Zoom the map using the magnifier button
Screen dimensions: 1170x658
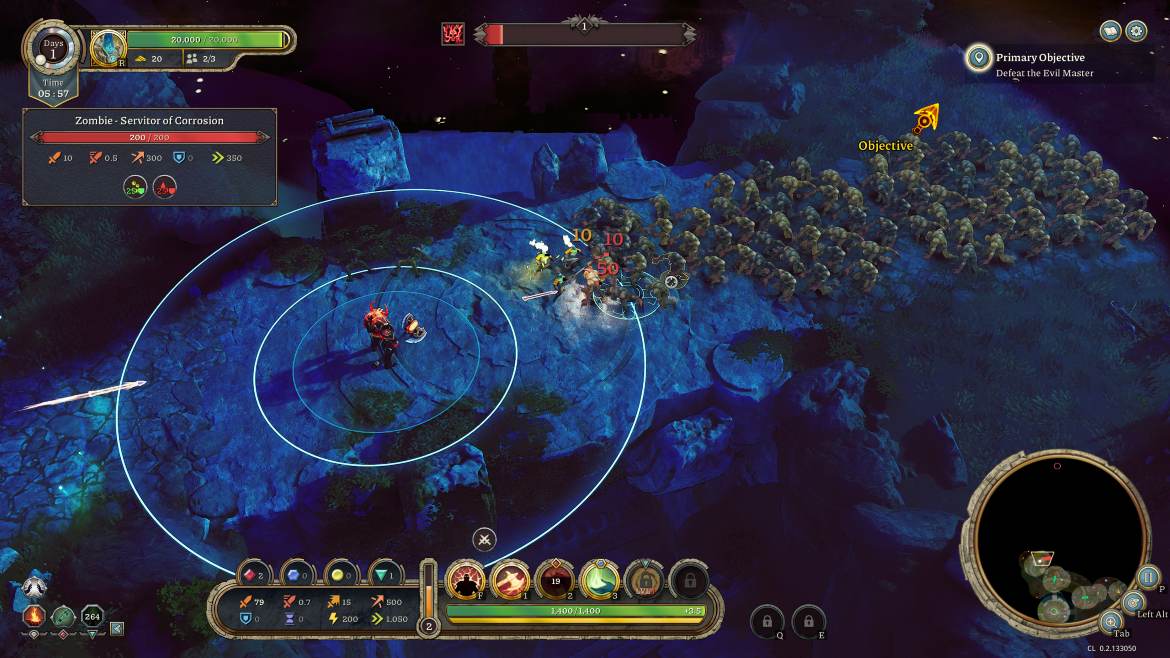[x=1111, y=622]
